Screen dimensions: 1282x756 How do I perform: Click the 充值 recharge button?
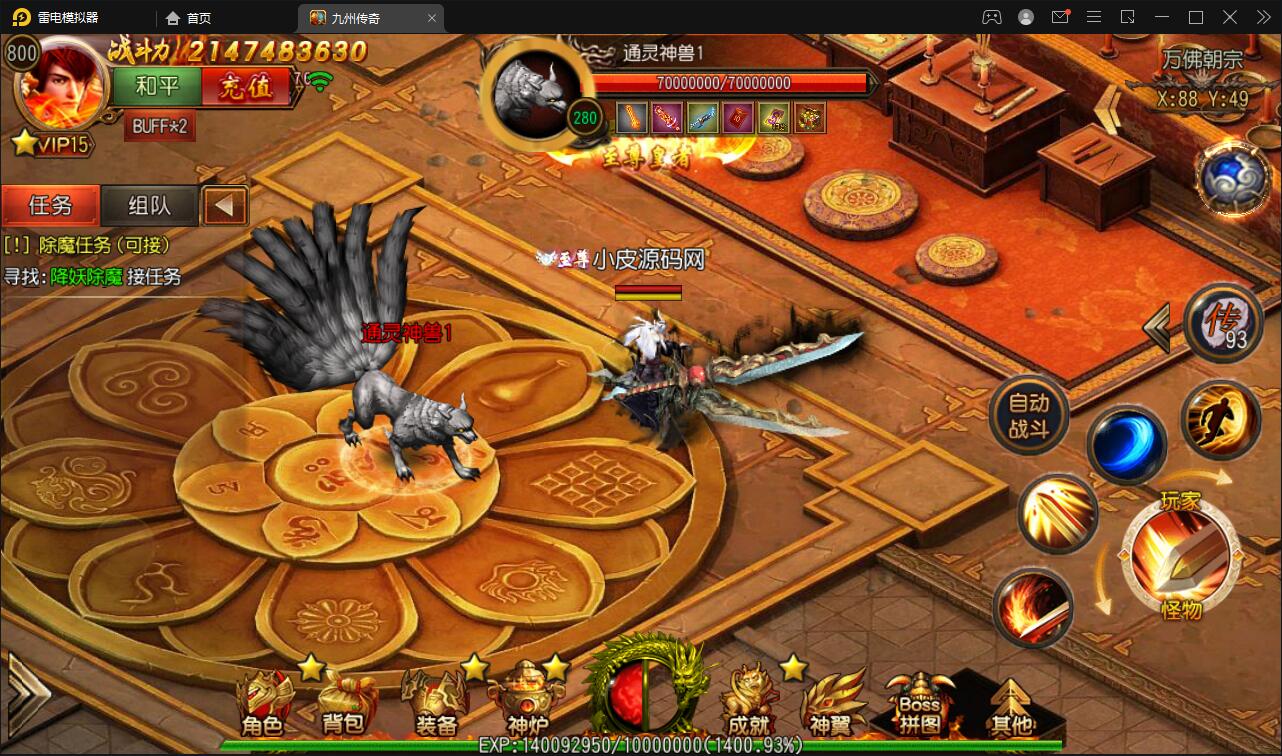pos(245,87)
